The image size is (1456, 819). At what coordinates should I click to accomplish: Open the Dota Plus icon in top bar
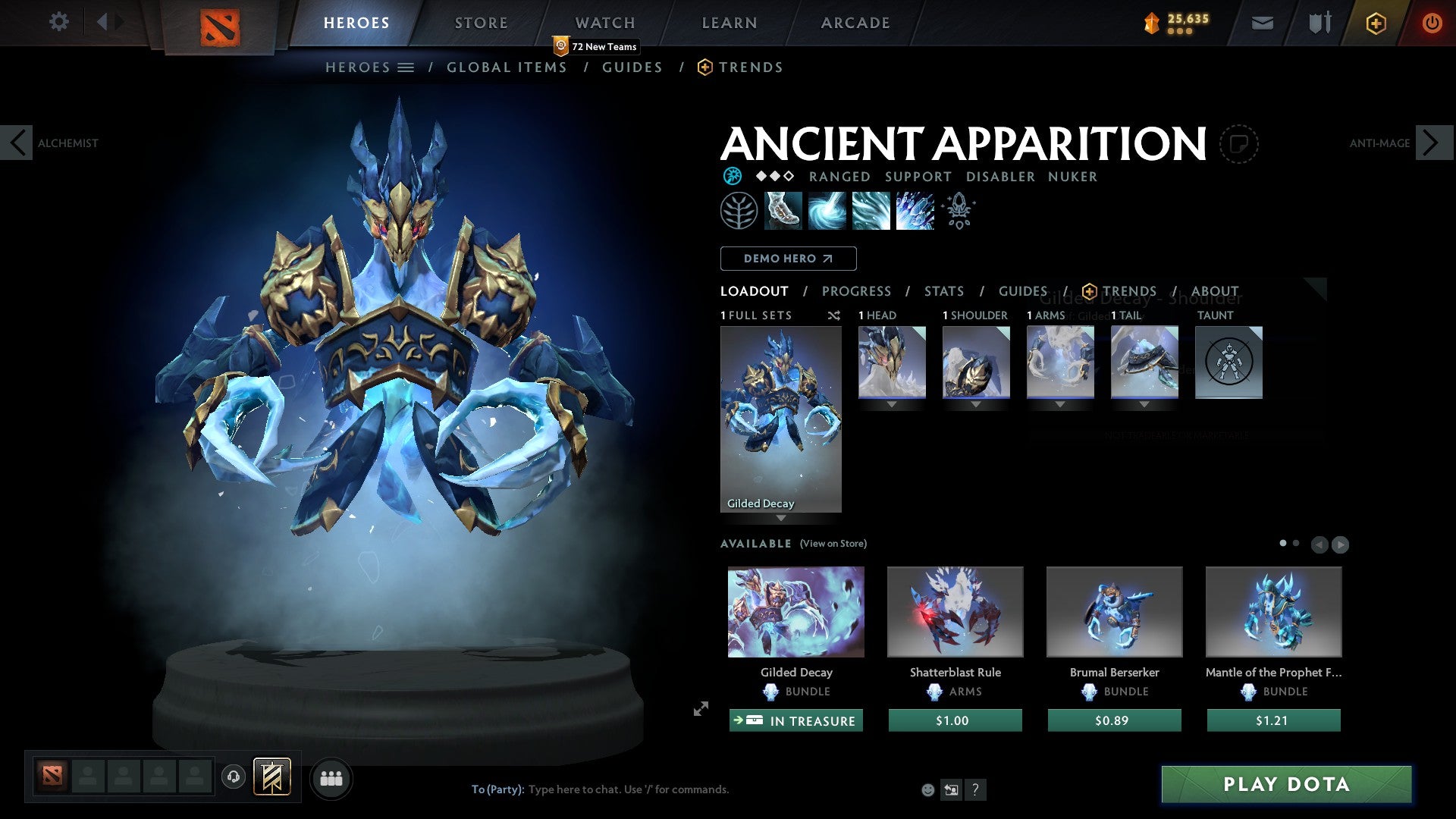(1375, 23)
